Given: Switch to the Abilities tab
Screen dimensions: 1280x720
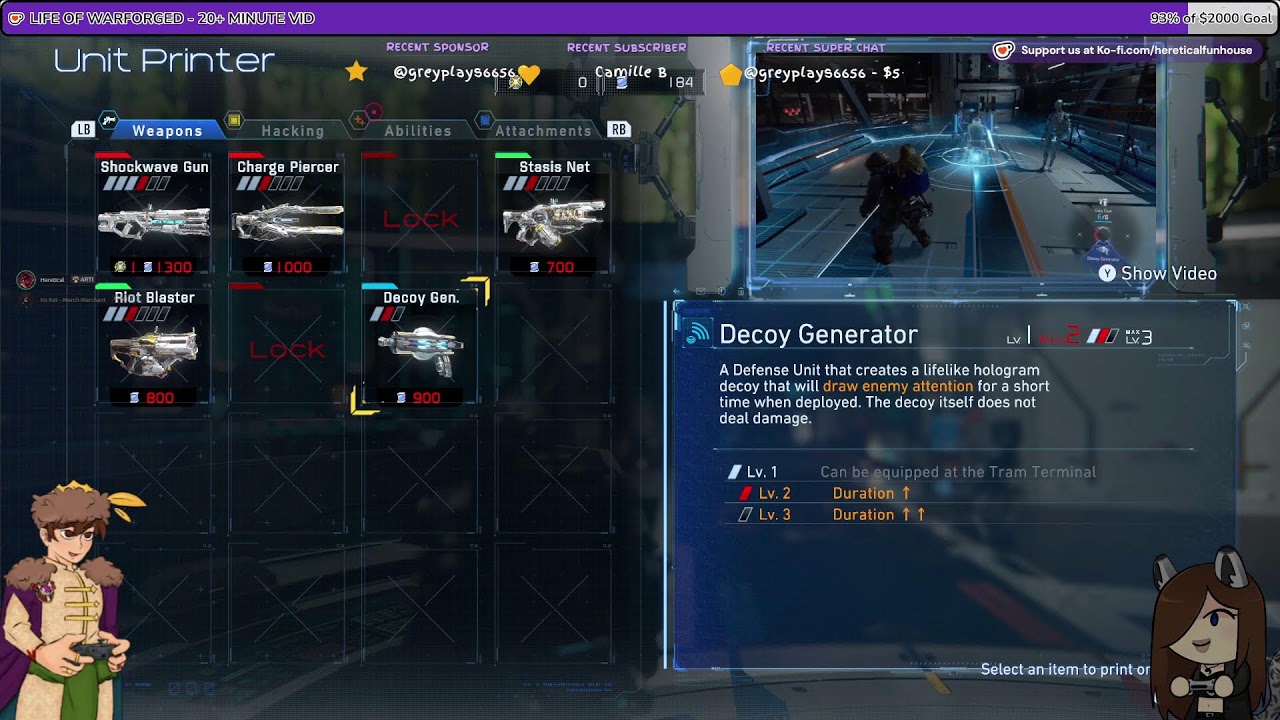Looking at the screenshot, I should [418, 131].
